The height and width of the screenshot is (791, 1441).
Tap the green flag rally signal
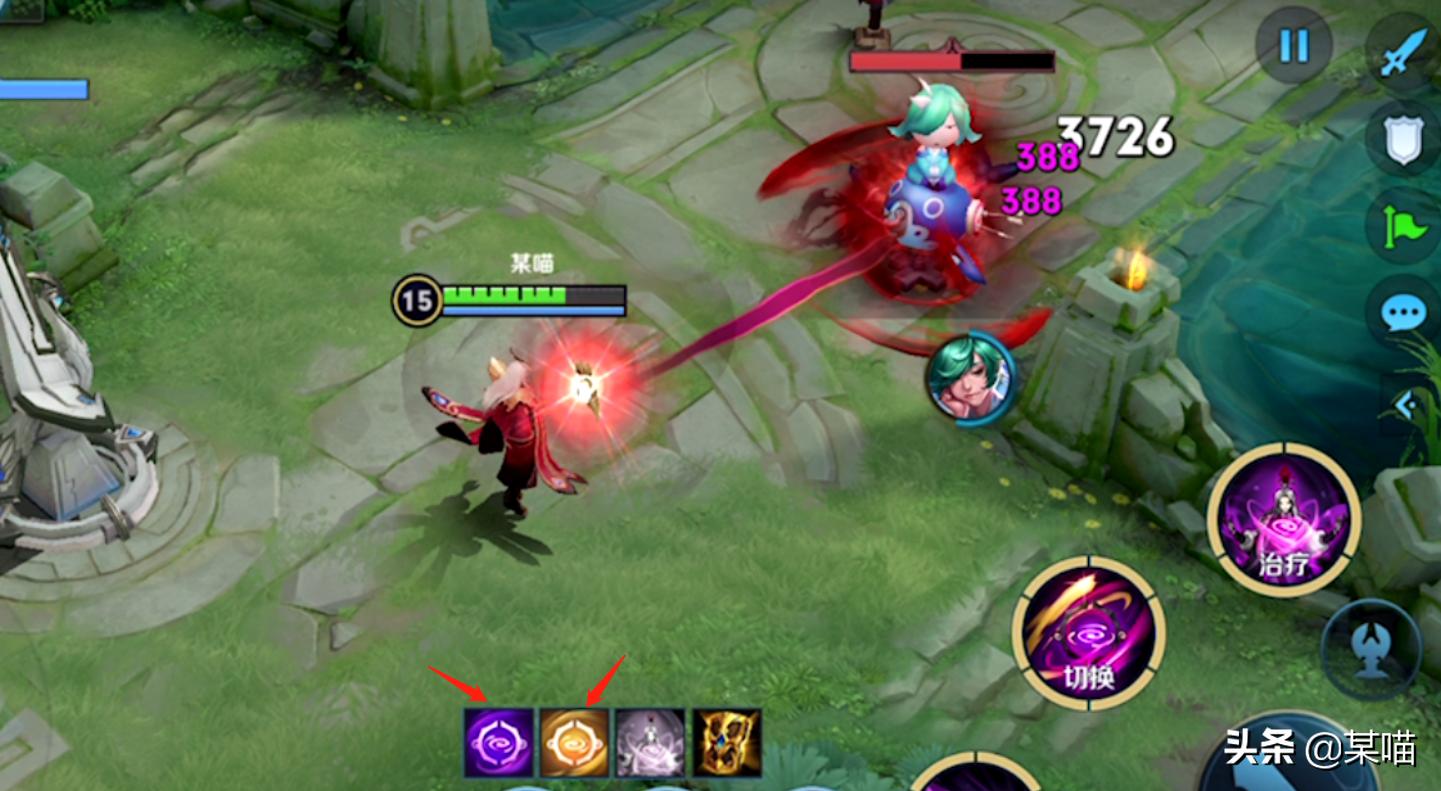pos(1404,227)
